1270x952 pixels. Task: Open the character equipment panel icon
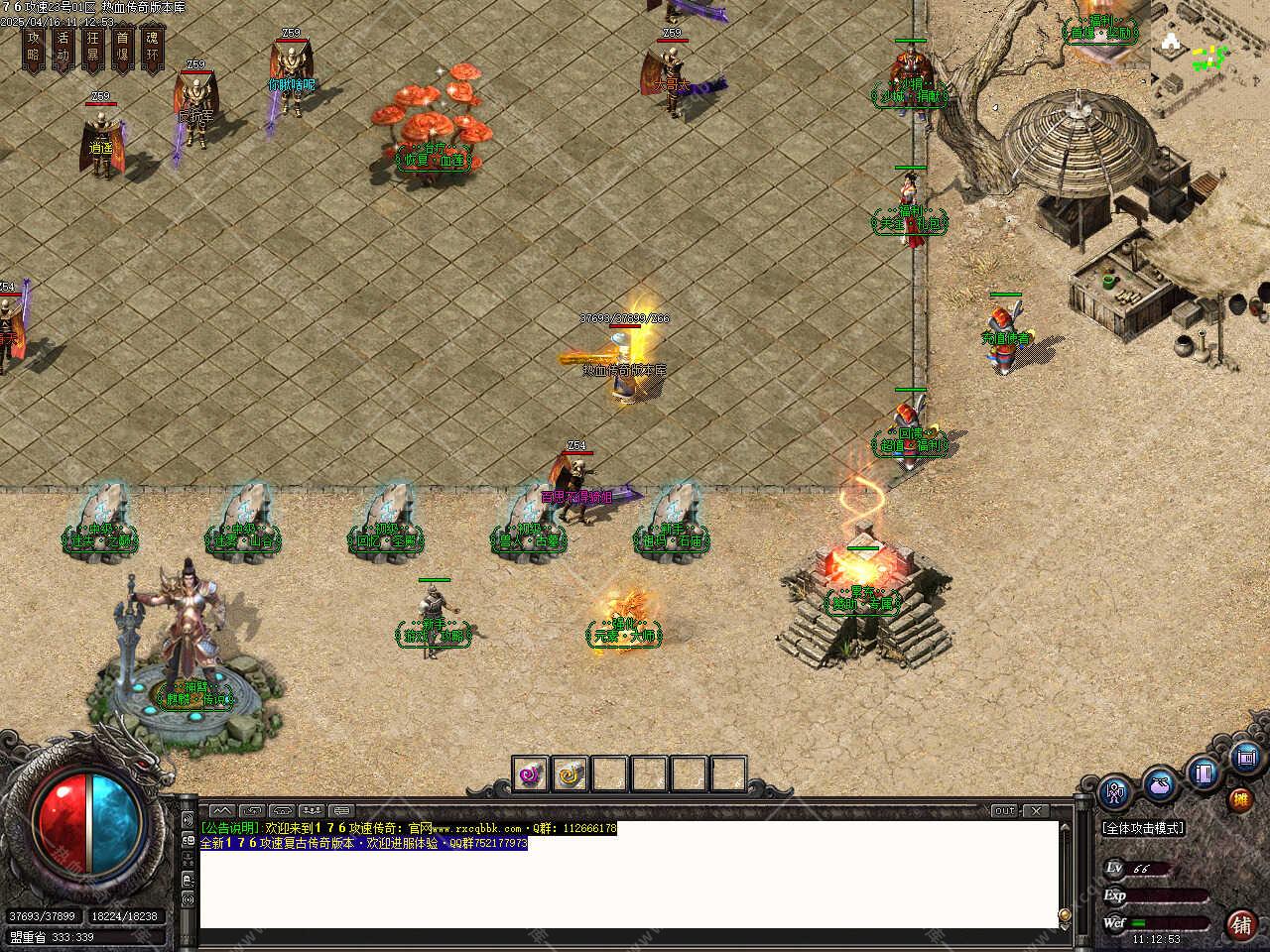point(1116,793)
